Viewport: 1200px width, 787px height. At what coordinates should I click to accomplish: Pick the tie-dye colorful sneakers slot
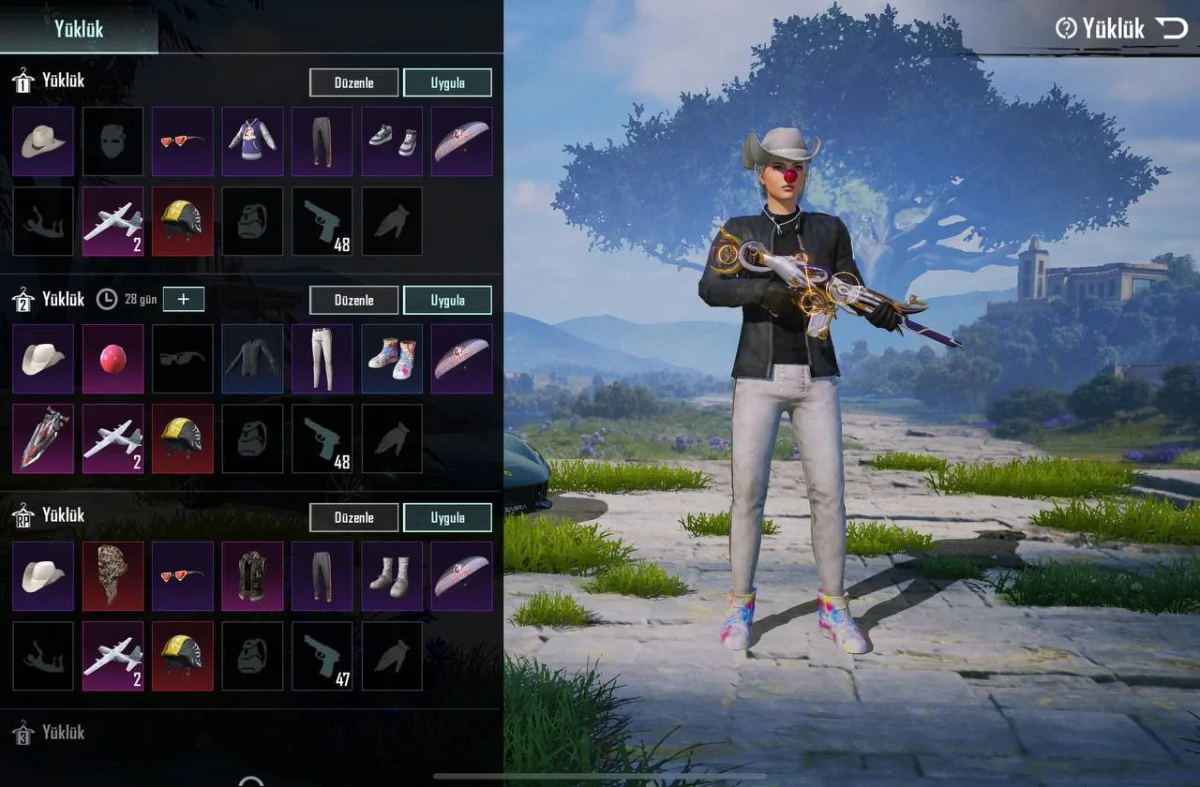[391, 358]
